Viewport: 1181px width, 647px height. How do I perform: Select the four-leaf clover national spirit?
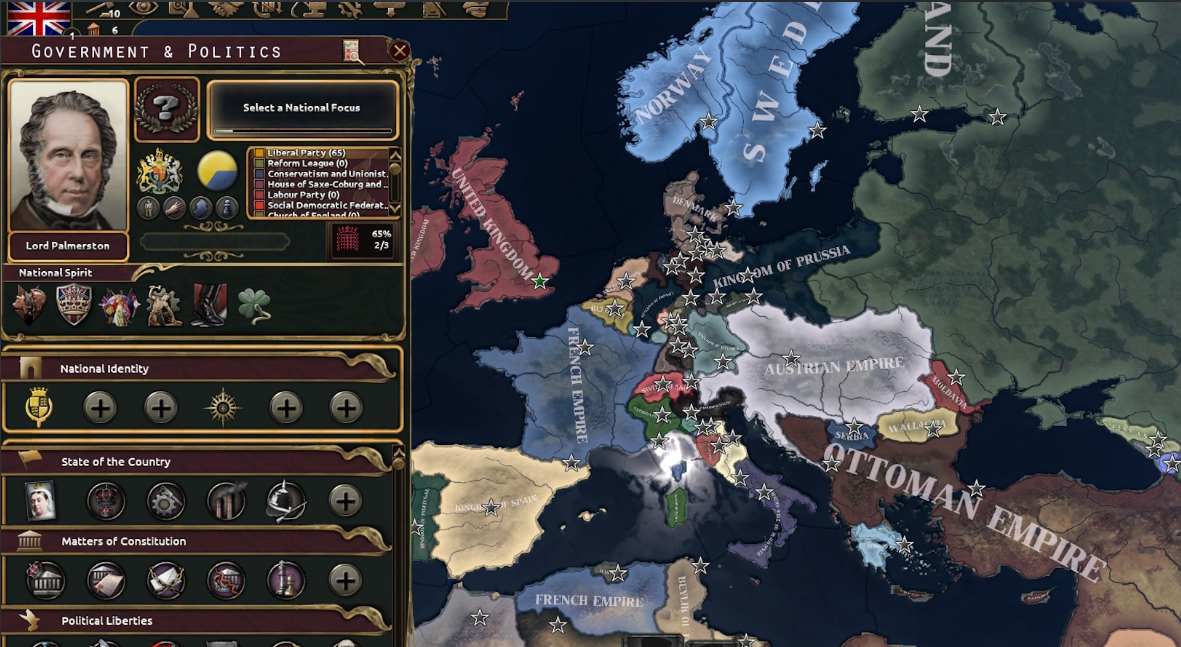(x=254, y=305)
